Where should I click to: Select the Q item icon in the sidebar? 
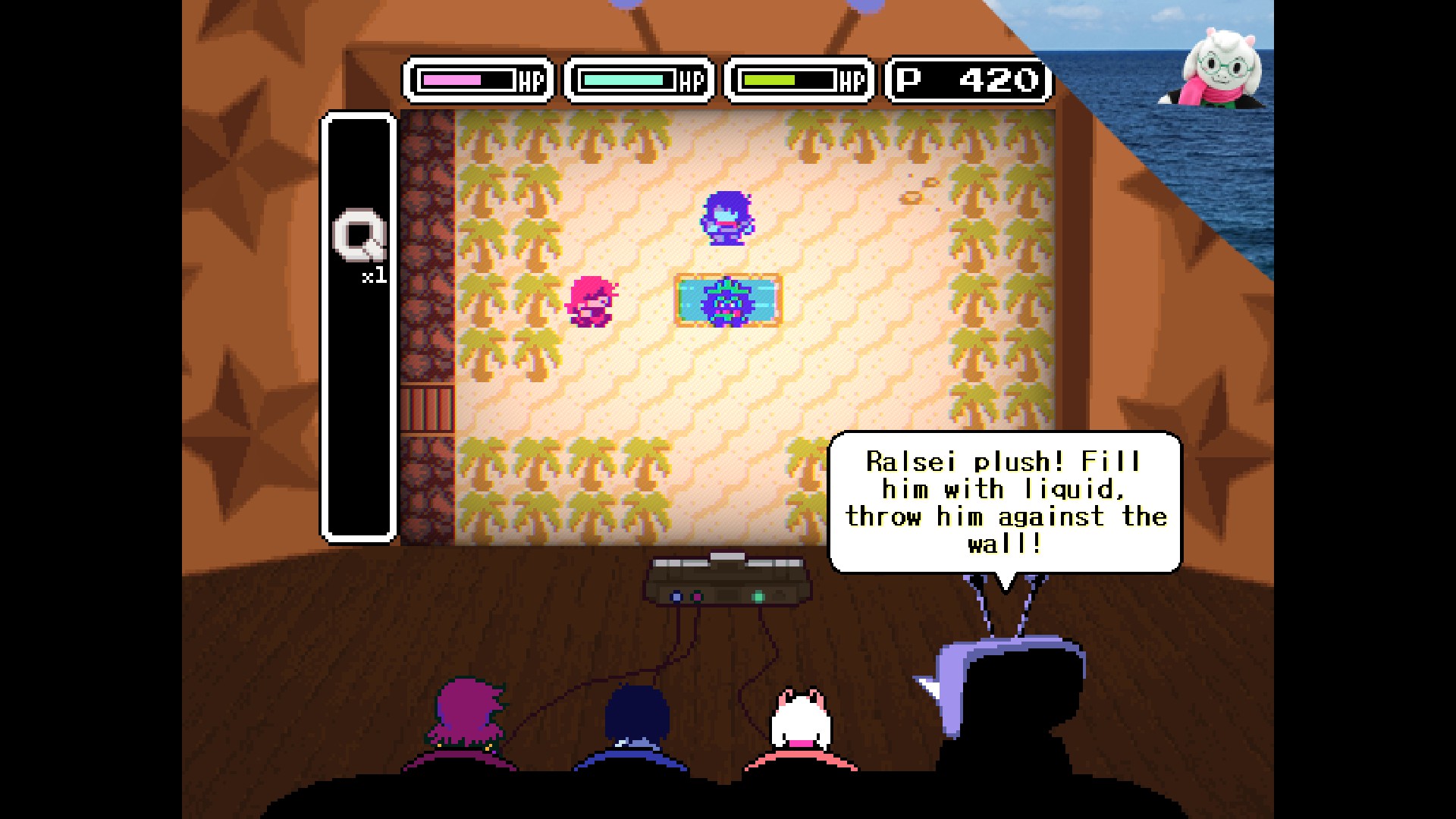pos(359,235)
